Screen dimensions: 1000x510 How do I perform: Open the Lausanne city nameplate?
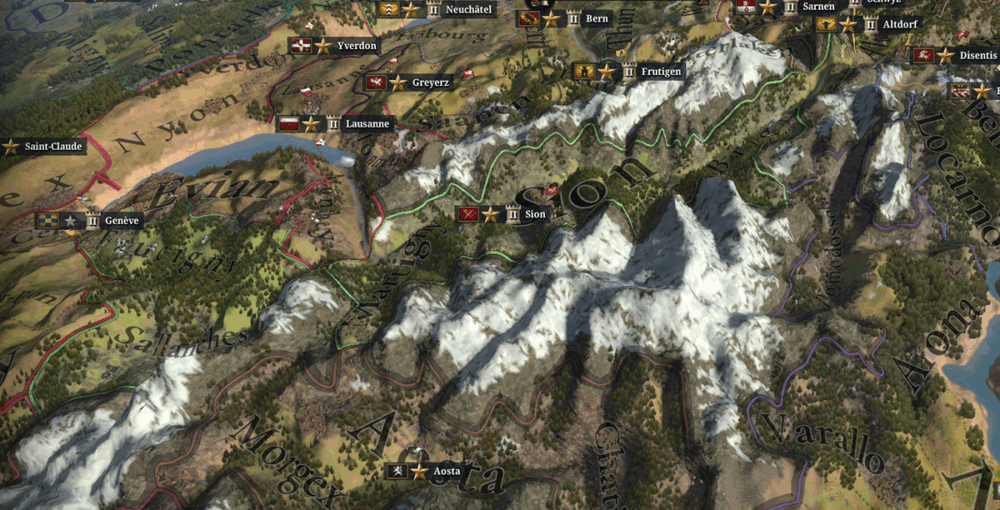click(365, 124)
